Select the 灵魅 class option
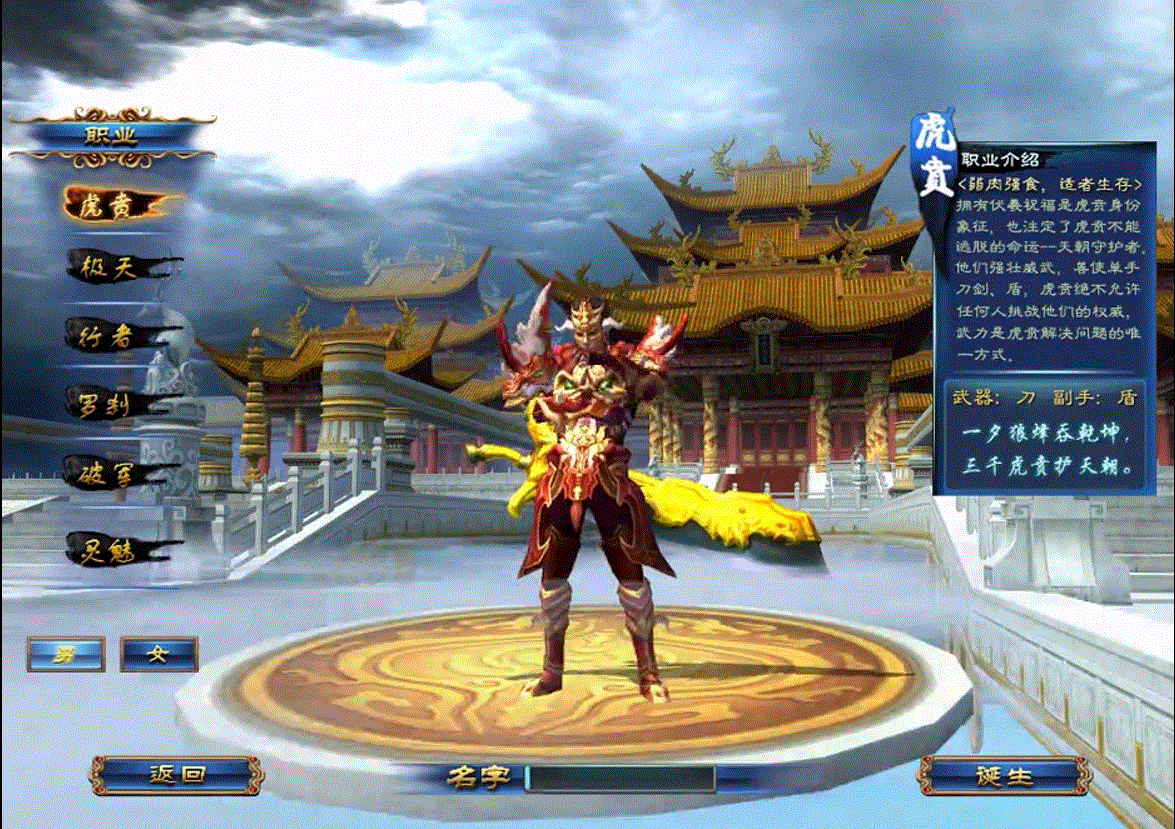Viewport: 1175px width, 829px height. pyautogui.click(x=113, y=549)
